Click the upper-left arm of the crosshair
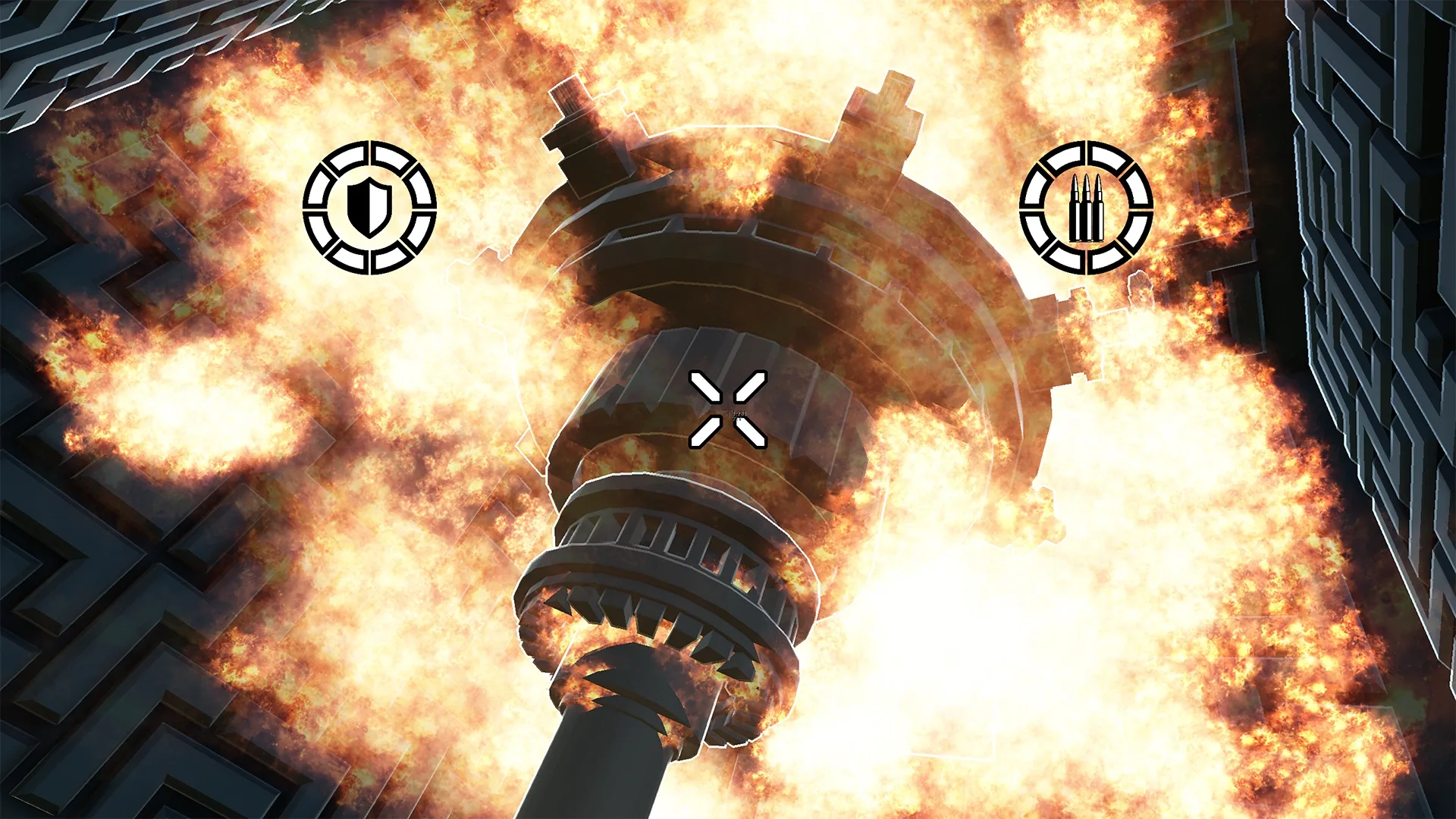This screenshot has height=819, width=1456. 705,387
